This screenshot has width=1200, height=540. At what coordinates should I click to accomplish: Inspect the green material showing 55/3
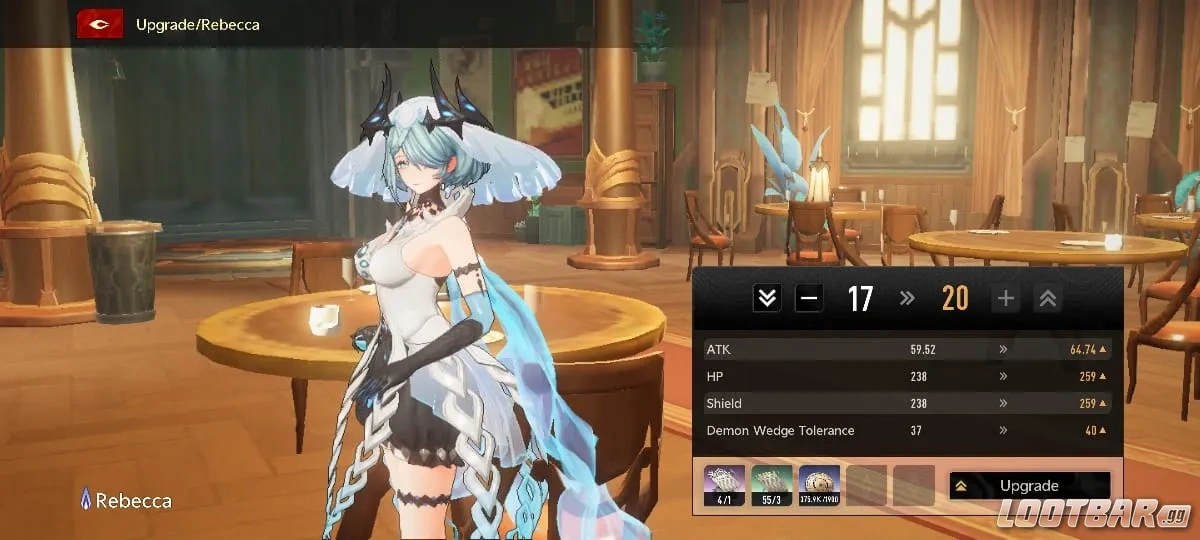[771, 485]
